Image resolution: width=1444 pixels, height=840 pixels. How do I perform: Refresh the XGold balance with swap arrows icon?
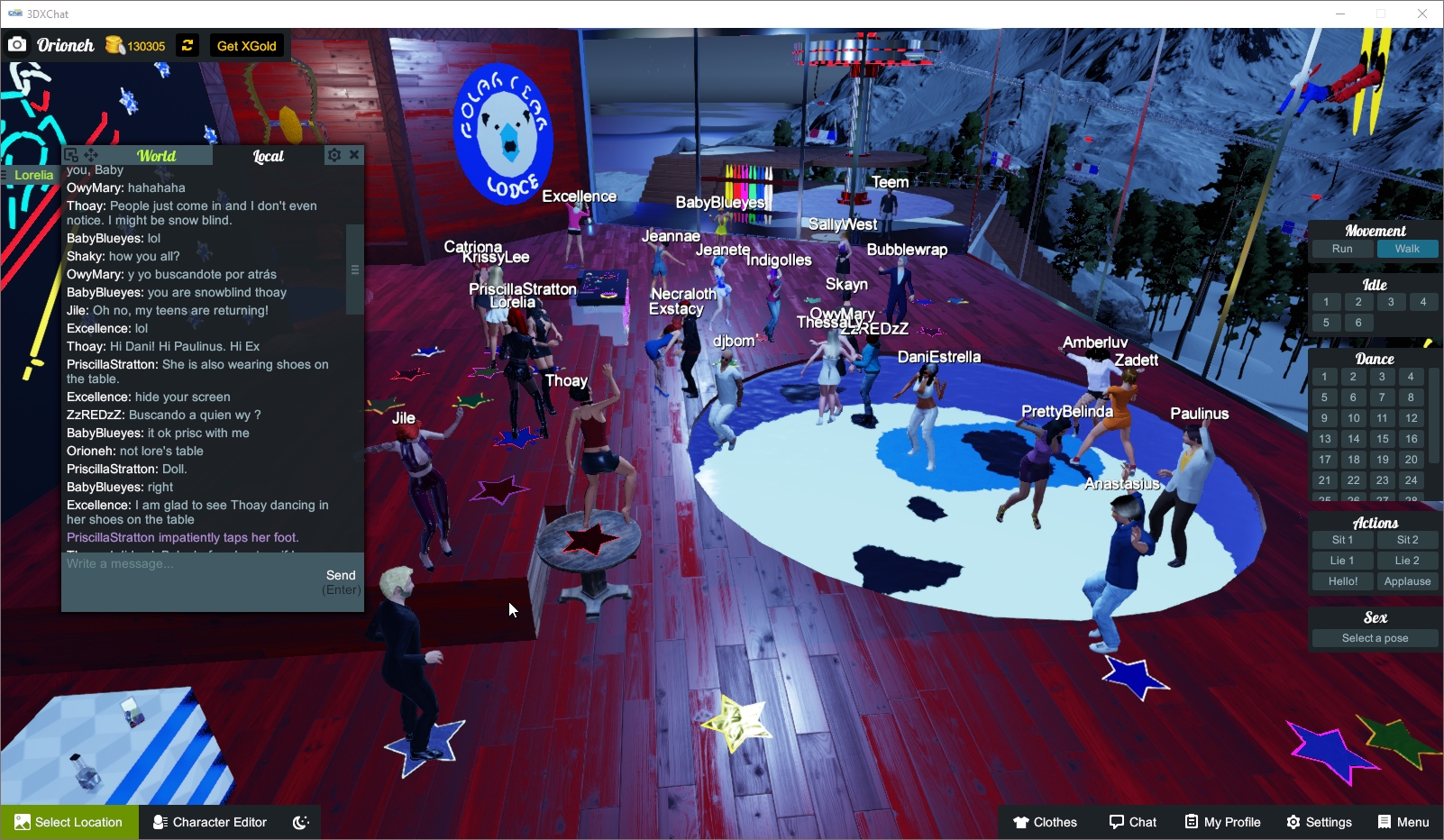187,45
